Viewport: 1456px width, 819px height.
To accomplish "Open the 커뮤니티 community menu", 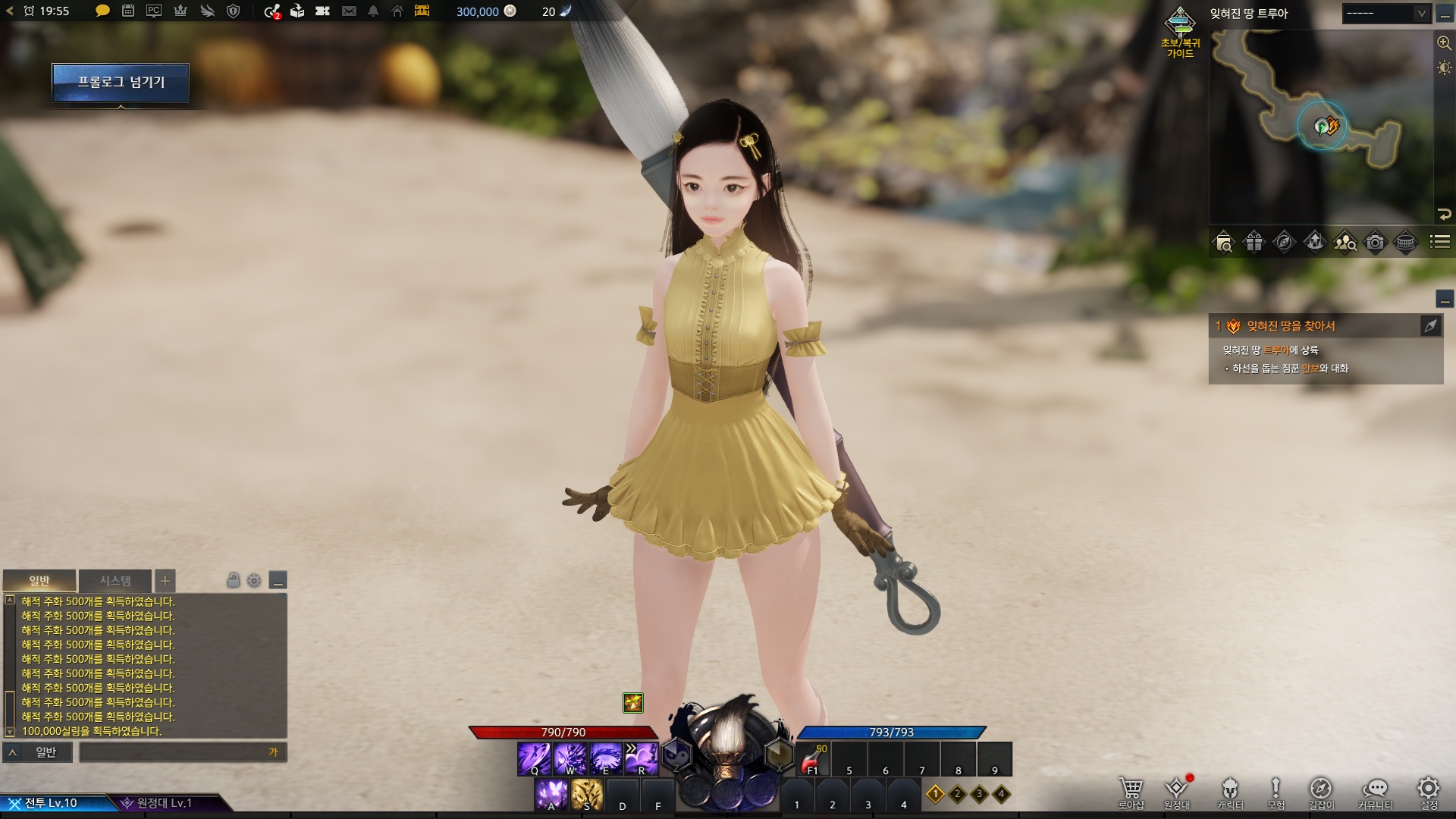I will click(x=1375, y=791).
